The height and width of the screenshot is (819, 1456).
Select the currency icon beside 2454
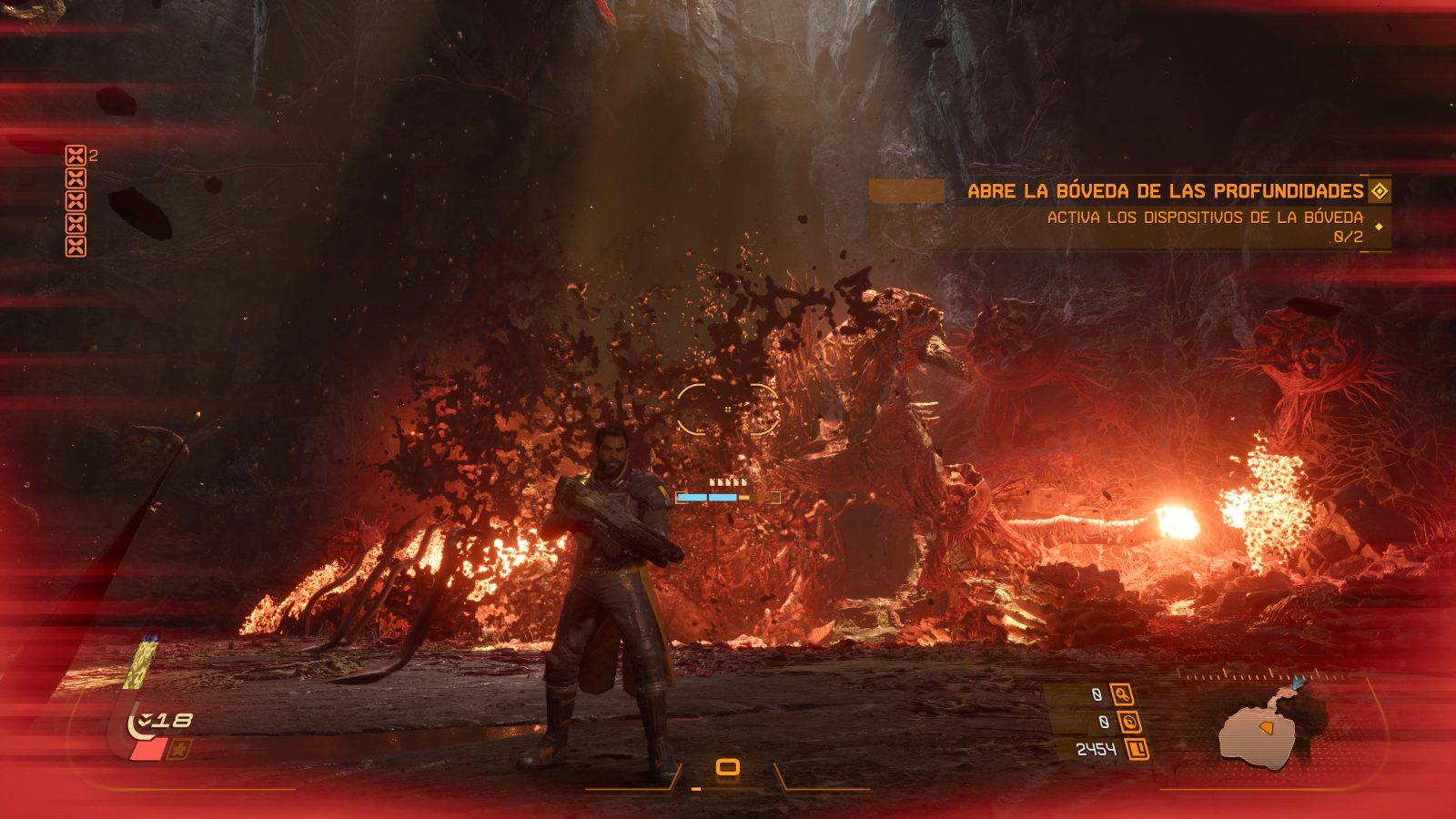click(1137, 749)
